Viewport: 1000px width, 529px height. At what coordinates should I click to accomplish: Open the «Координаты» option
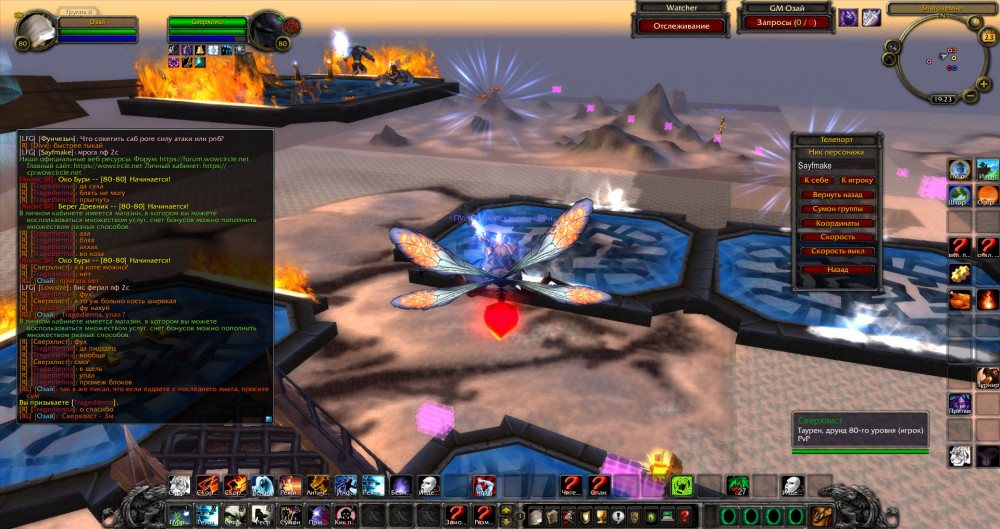837,223
